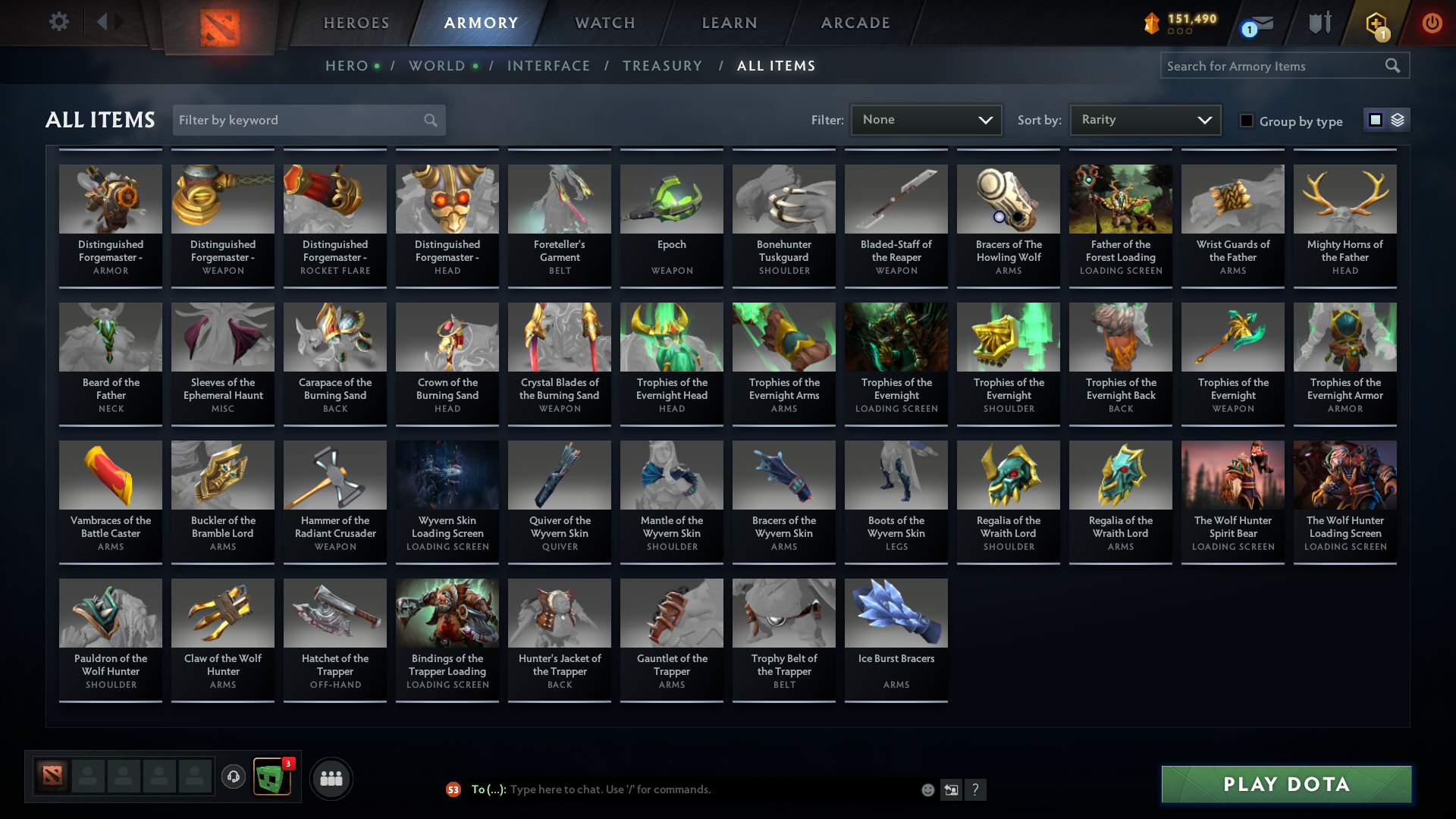Click the Dota Plus hexagon icon
This screenshot has width=1456, height=819.
1376,23
